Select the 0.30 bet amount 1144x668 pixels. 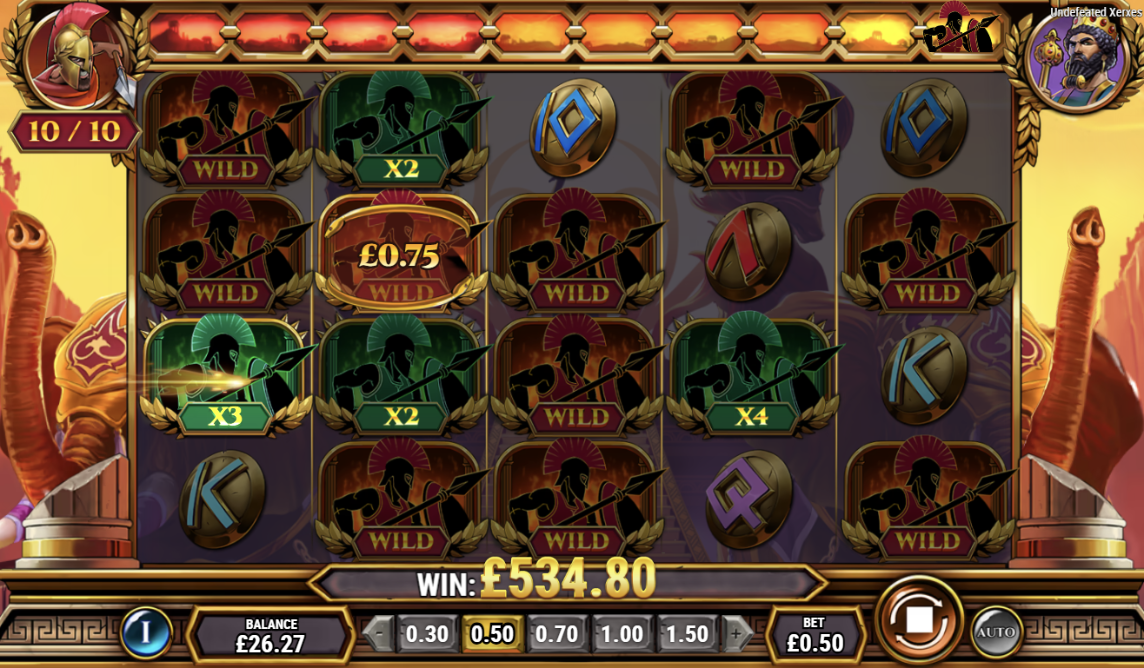pos(427,634)
